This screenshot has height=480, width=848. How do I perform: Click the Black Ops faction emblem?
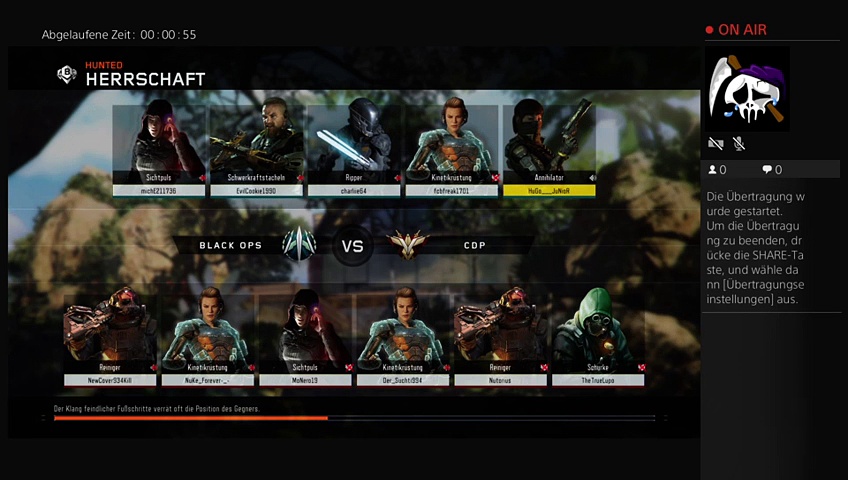click(299, 245)
